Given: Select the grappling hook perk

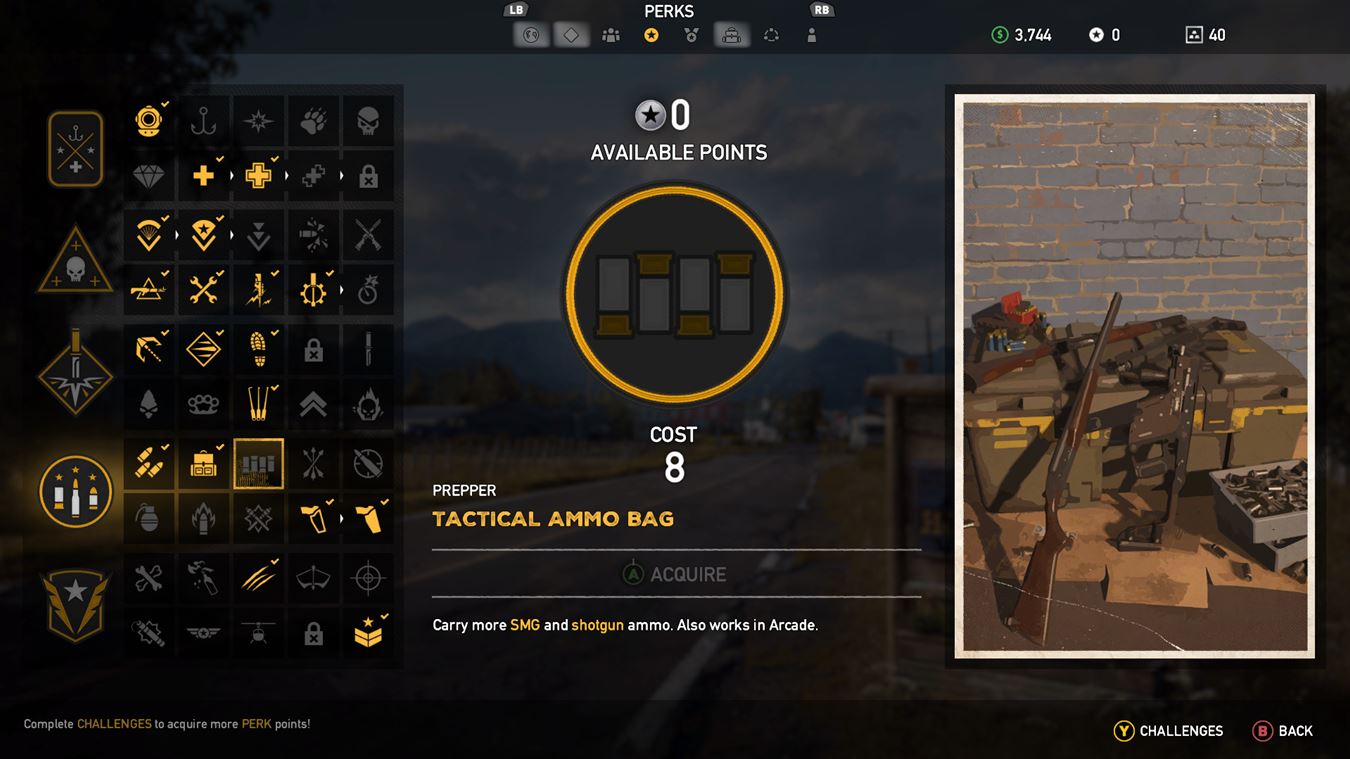Looking at the screenshot, I should pos(149,349).
